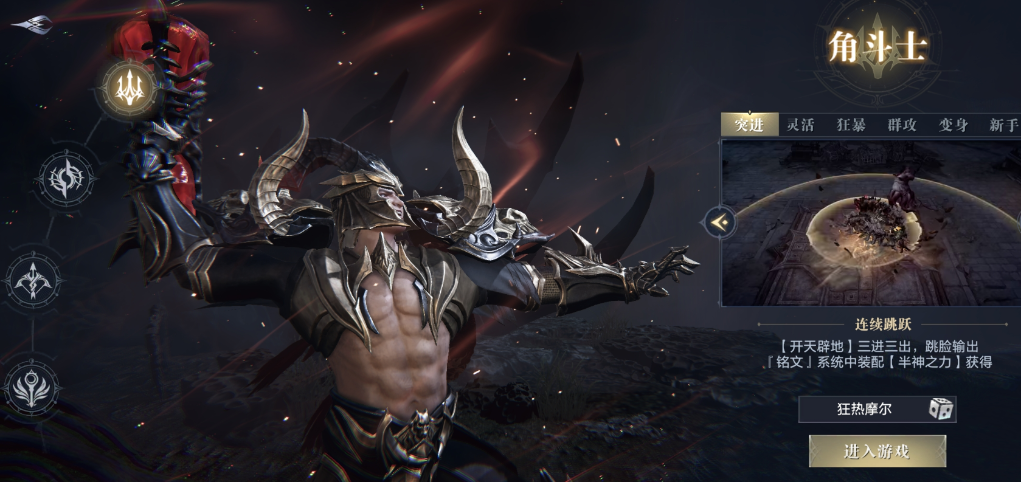Image resolution: width=1021 pixels, height=482 pixels.
Task: Select the highlighted gold trident class icon
Action: [x=127, y=88]
